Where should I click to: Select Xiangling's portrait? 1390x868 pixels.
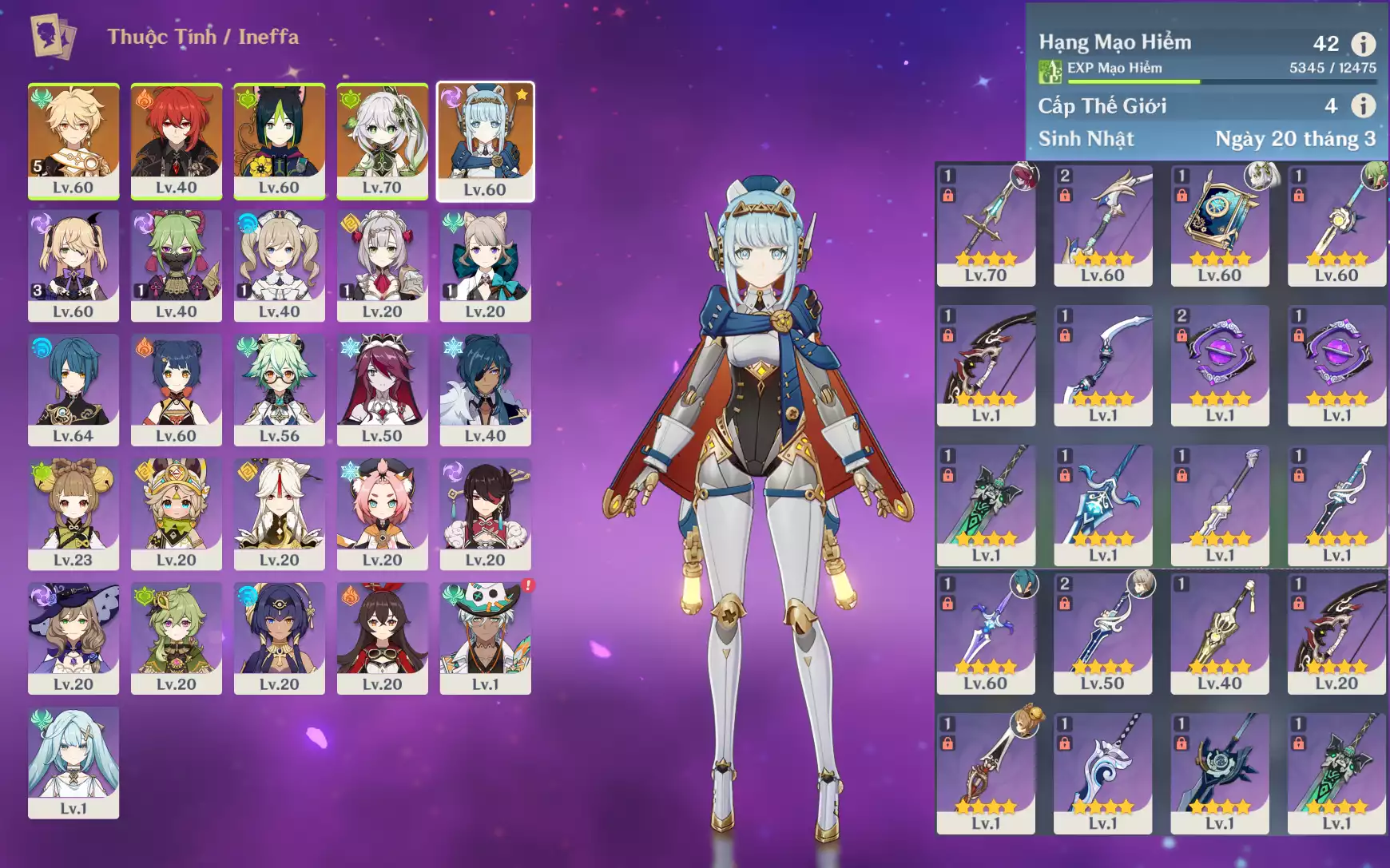click(176, 389)
